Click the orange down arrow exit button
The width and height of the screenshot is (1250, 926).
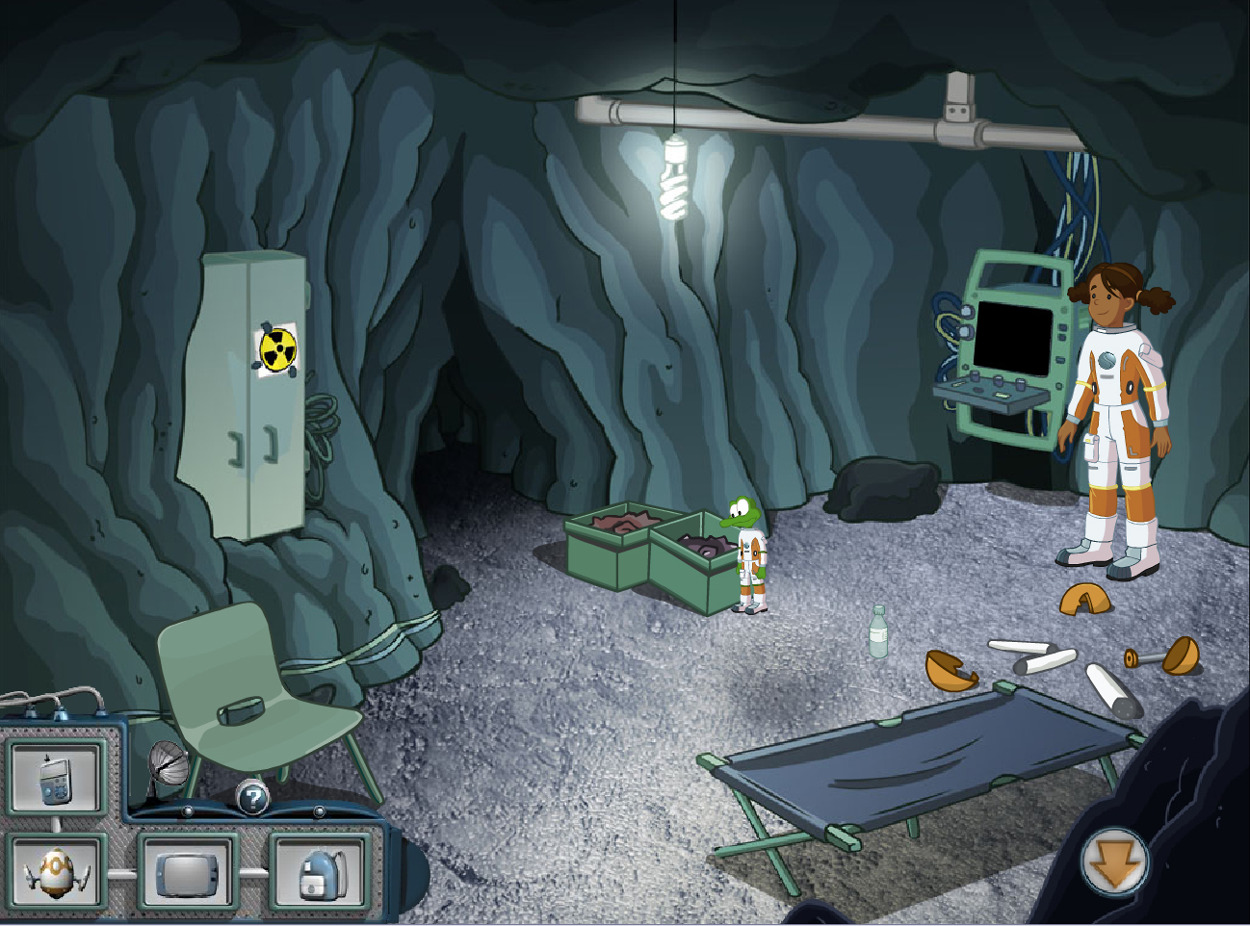tap(1114, 862)
